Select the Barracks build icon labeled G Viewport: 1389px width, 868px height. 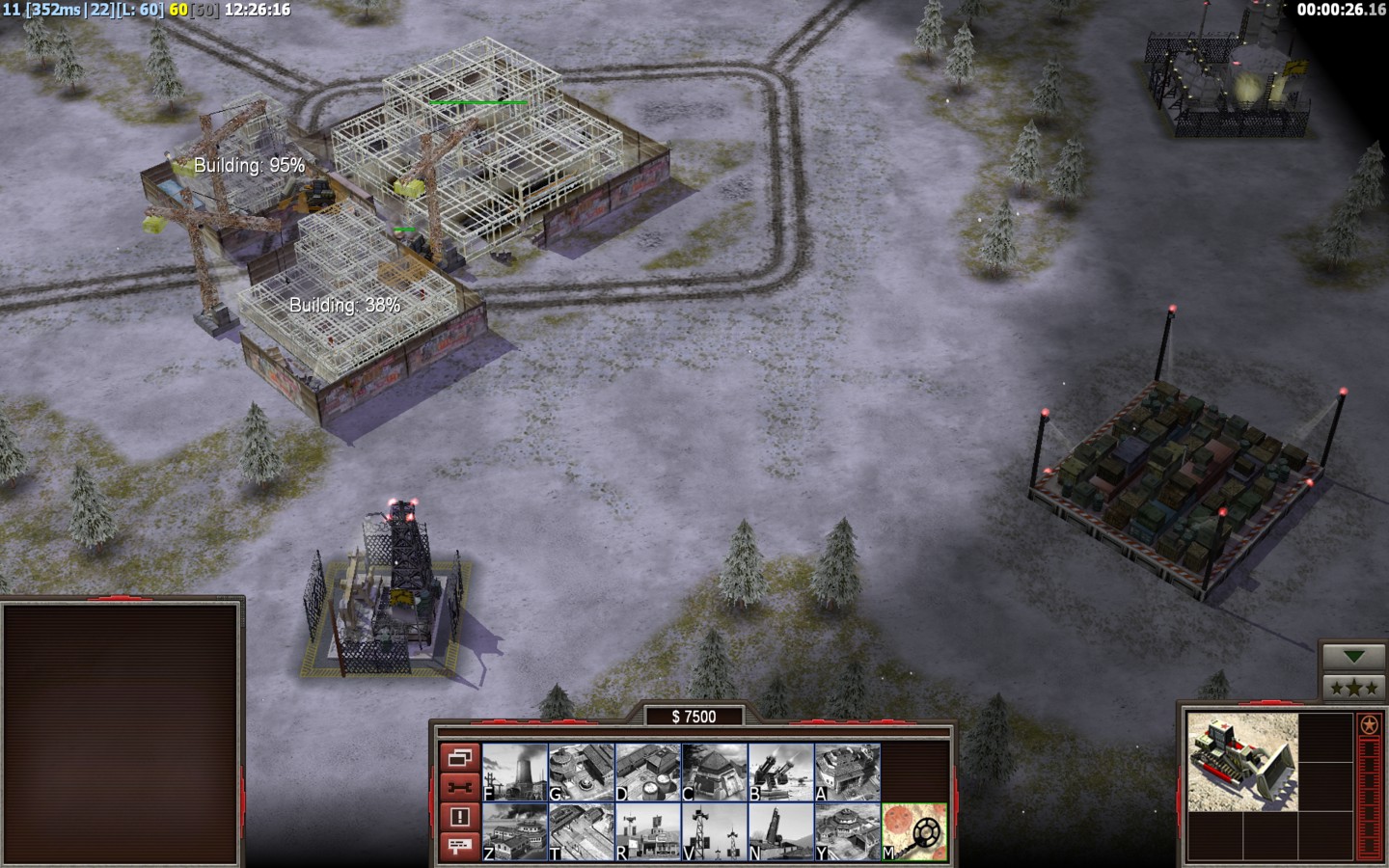pos(582,773)
